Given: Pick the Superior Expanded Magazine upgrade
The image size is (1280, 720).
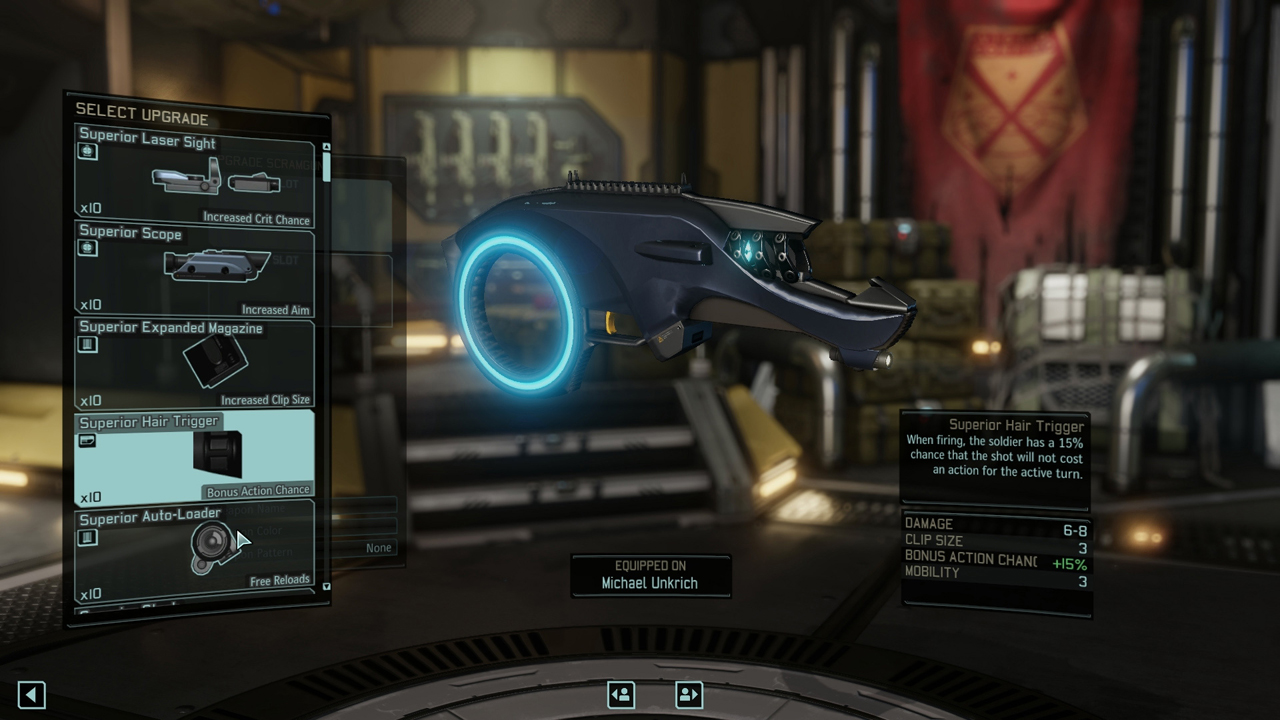Looking at the screenshot, I should (195, 362).
